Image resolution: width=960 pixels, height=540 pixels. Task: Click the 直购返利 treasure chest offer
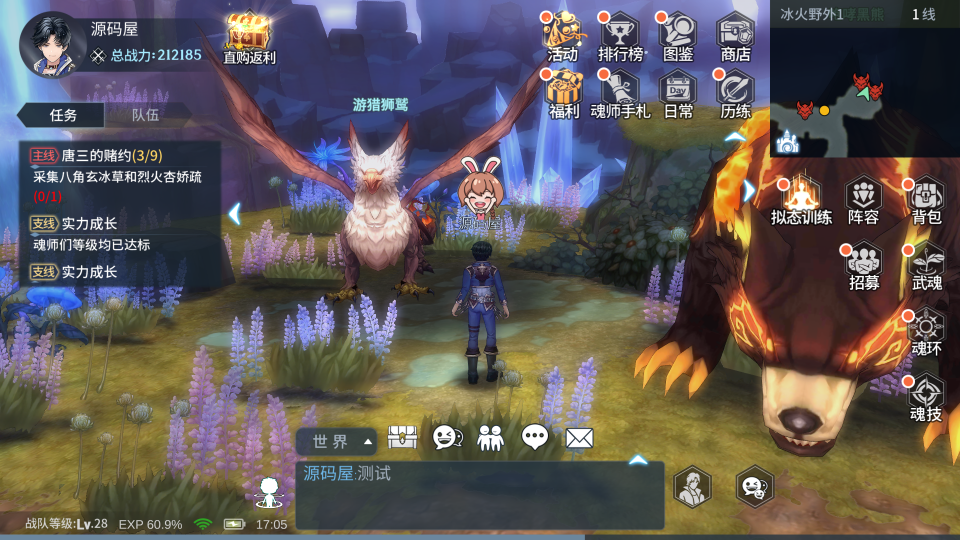pos(248,37)
